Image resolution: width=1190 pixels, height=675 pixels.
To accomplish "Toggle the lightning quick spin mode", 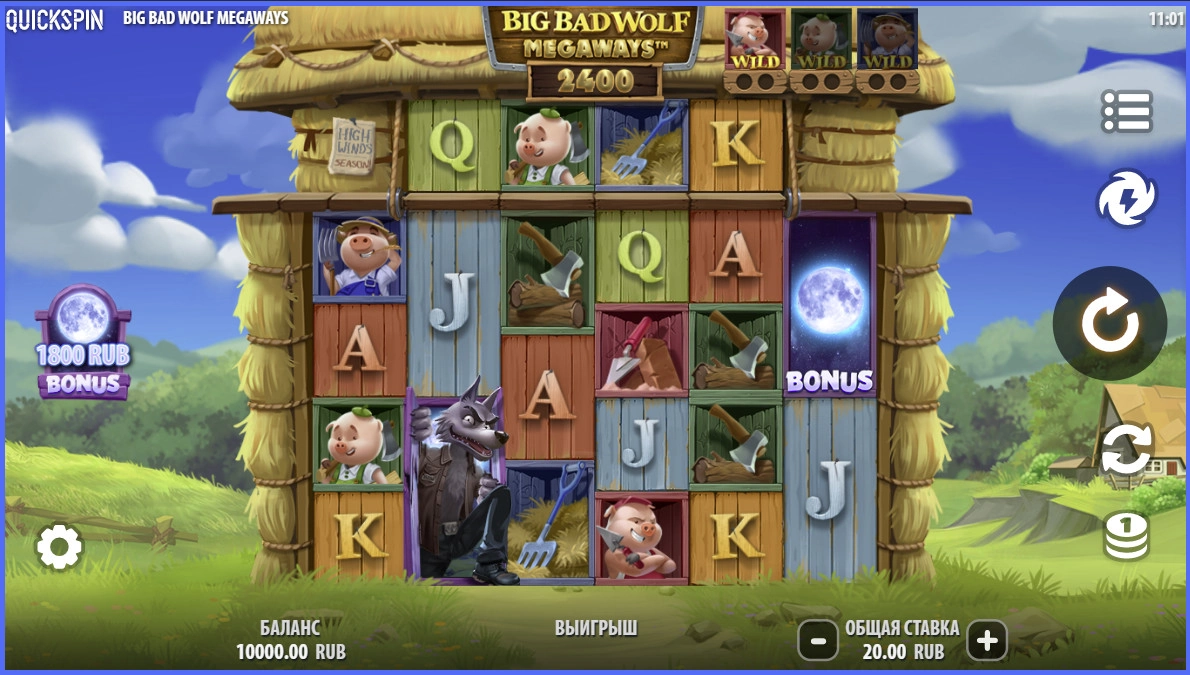I will point(1126,198).
